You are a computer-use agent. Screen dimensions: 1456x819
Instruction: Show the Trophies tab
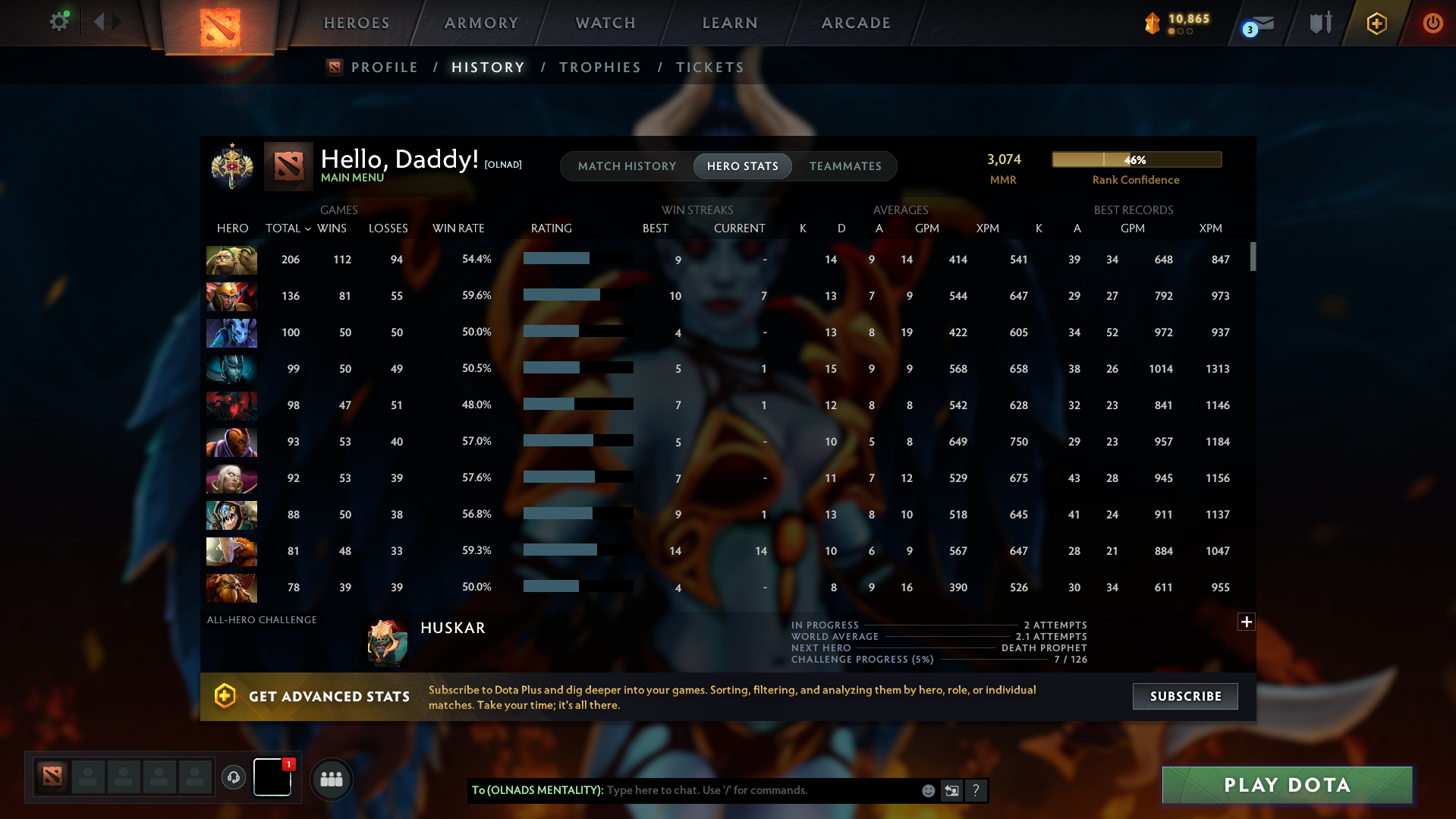pyautogui.click(x=599, y=68)
